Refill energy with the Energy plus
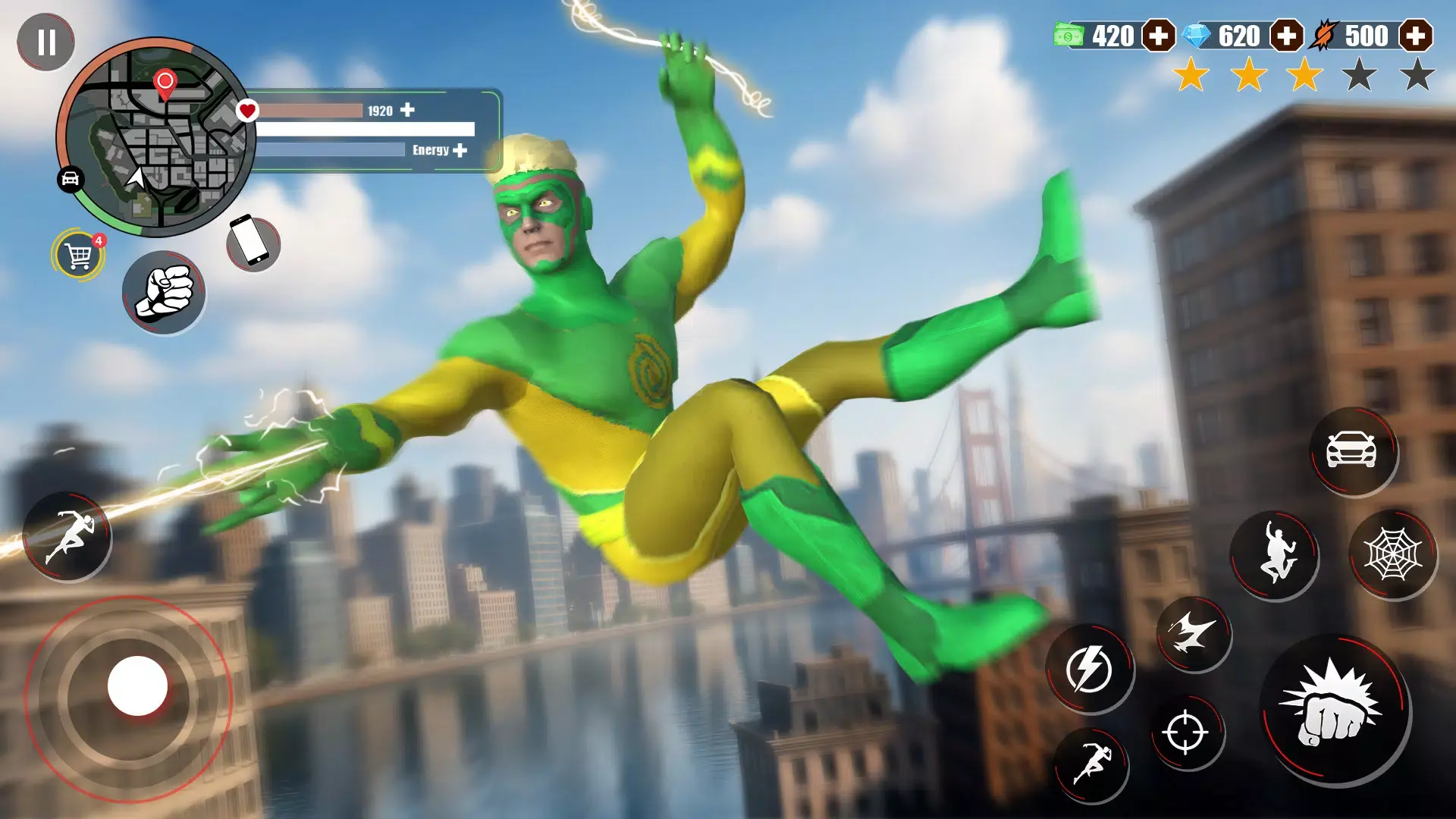 [460, 150]
